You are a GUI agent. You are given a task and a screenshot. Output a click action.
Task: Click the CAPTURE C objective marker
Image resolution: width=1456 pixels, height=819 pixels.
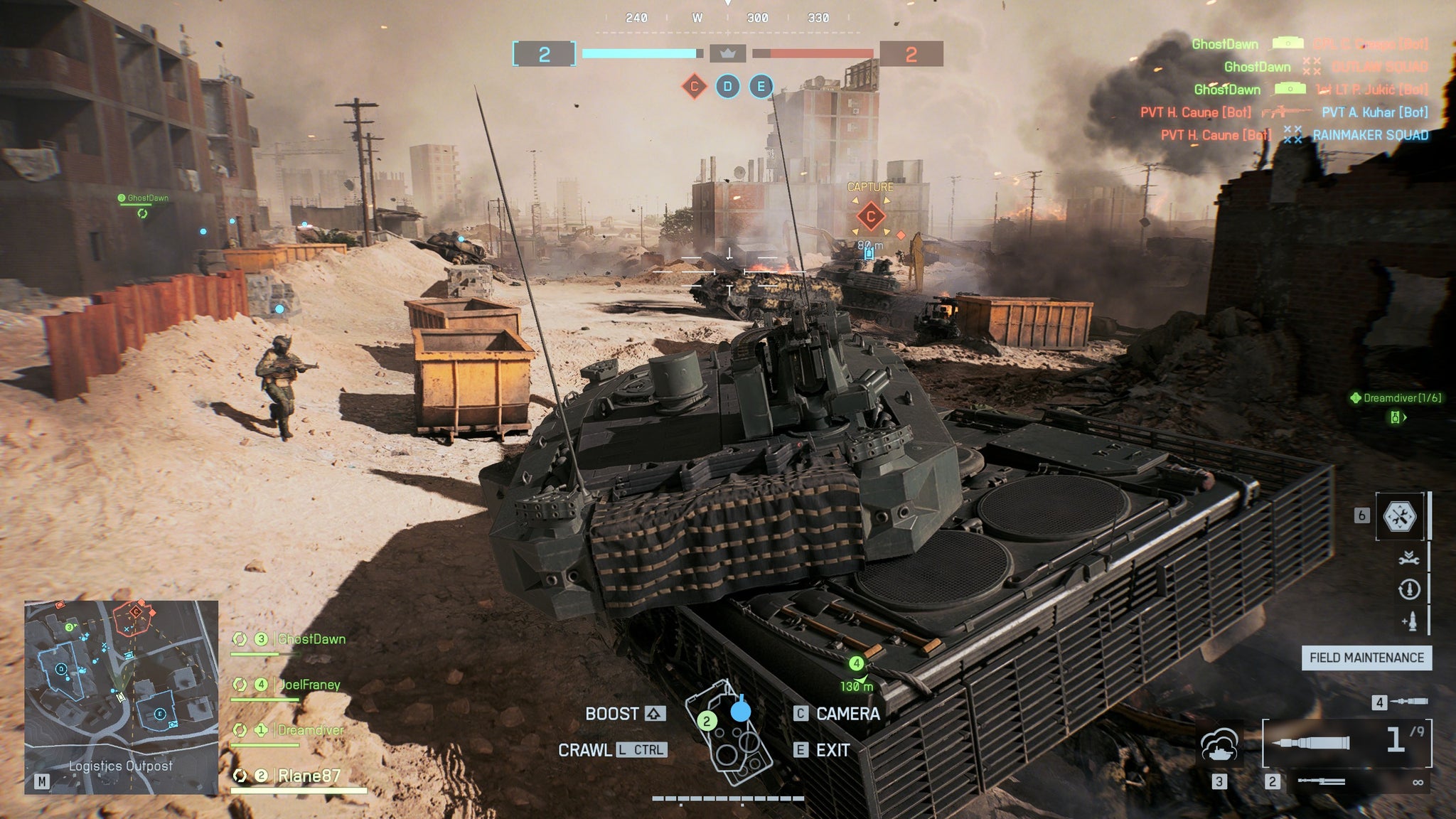click(870, 216)
